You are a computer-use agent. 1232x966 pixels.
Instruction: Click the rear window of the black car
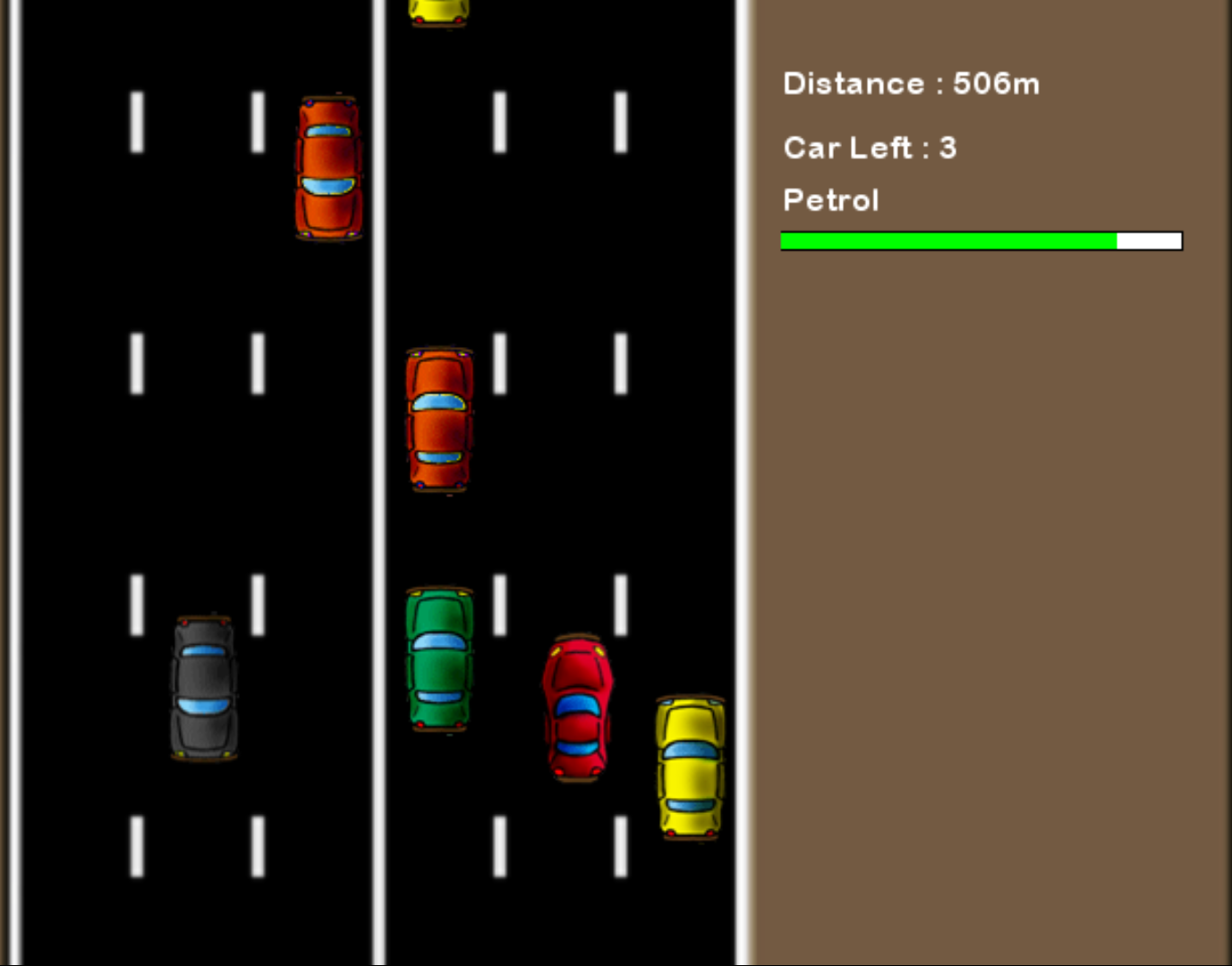pyautogui.click(x=202, y=652)
